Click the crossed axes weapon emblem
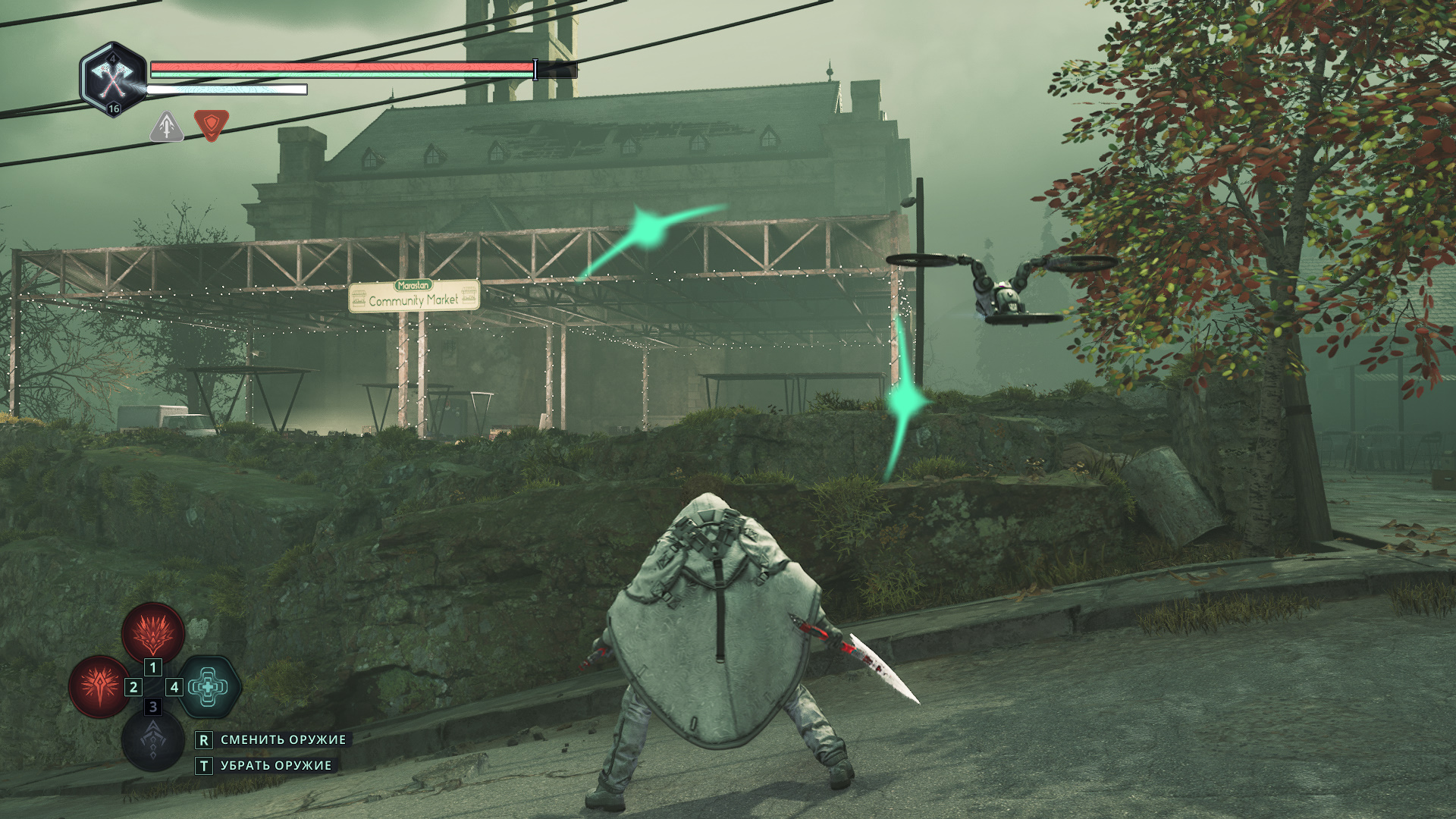This screenshot has width=1456, height=819. point(113,77)
